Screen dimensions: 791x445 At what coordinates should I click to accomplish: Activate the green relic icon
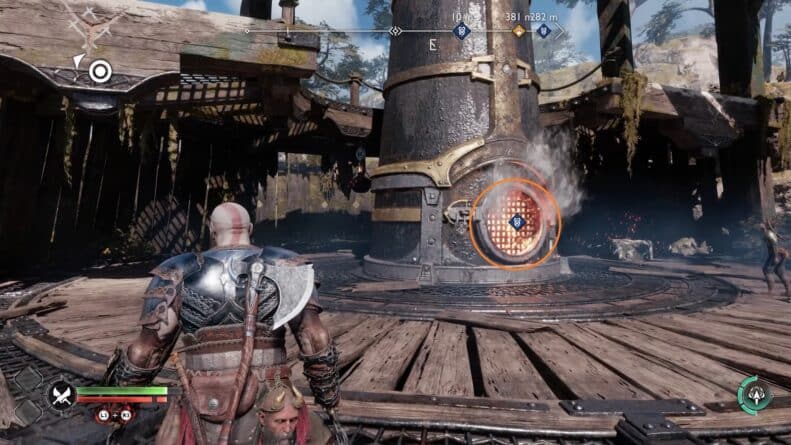pyautogui.click(x=753, y=393)
